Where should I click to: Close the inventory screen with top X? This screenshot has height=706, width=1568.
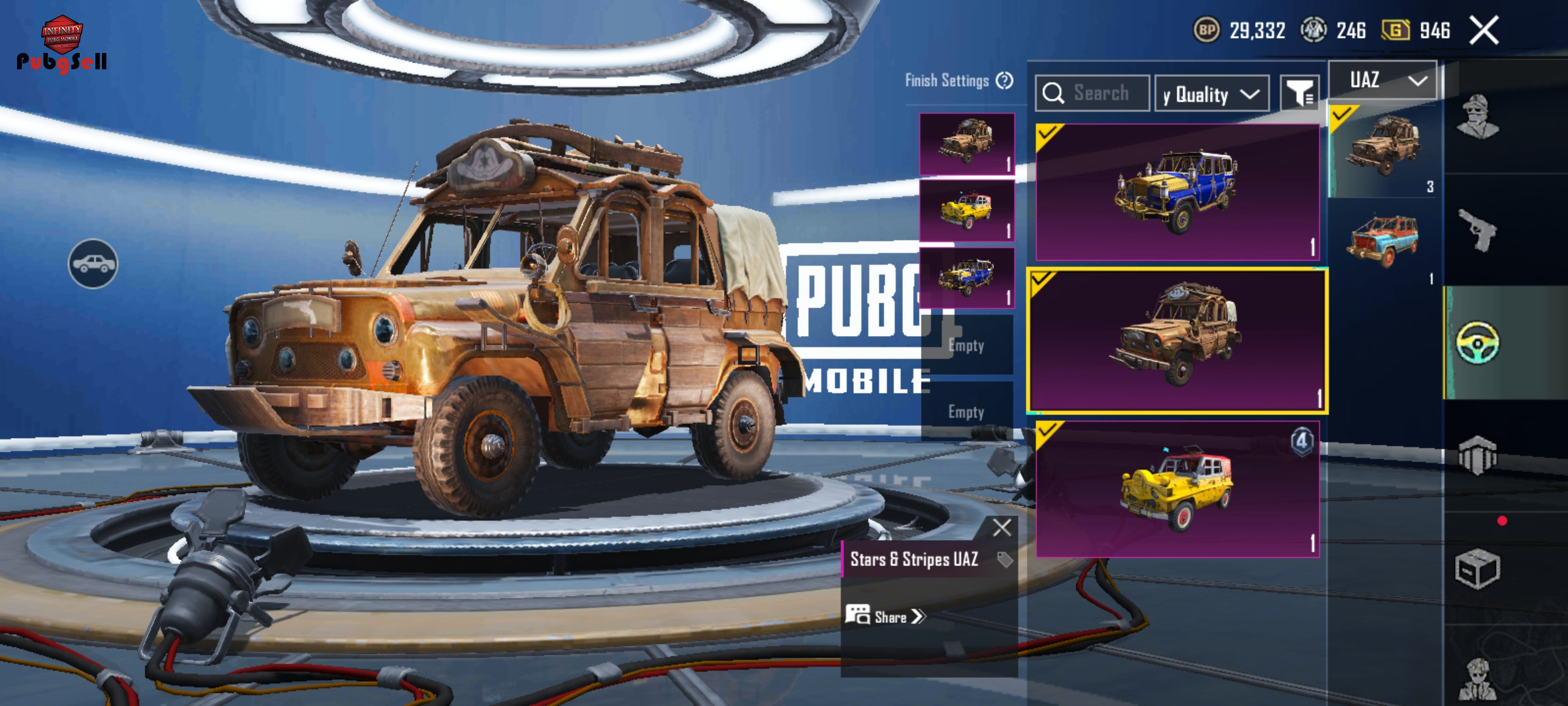coord(1484,31)
